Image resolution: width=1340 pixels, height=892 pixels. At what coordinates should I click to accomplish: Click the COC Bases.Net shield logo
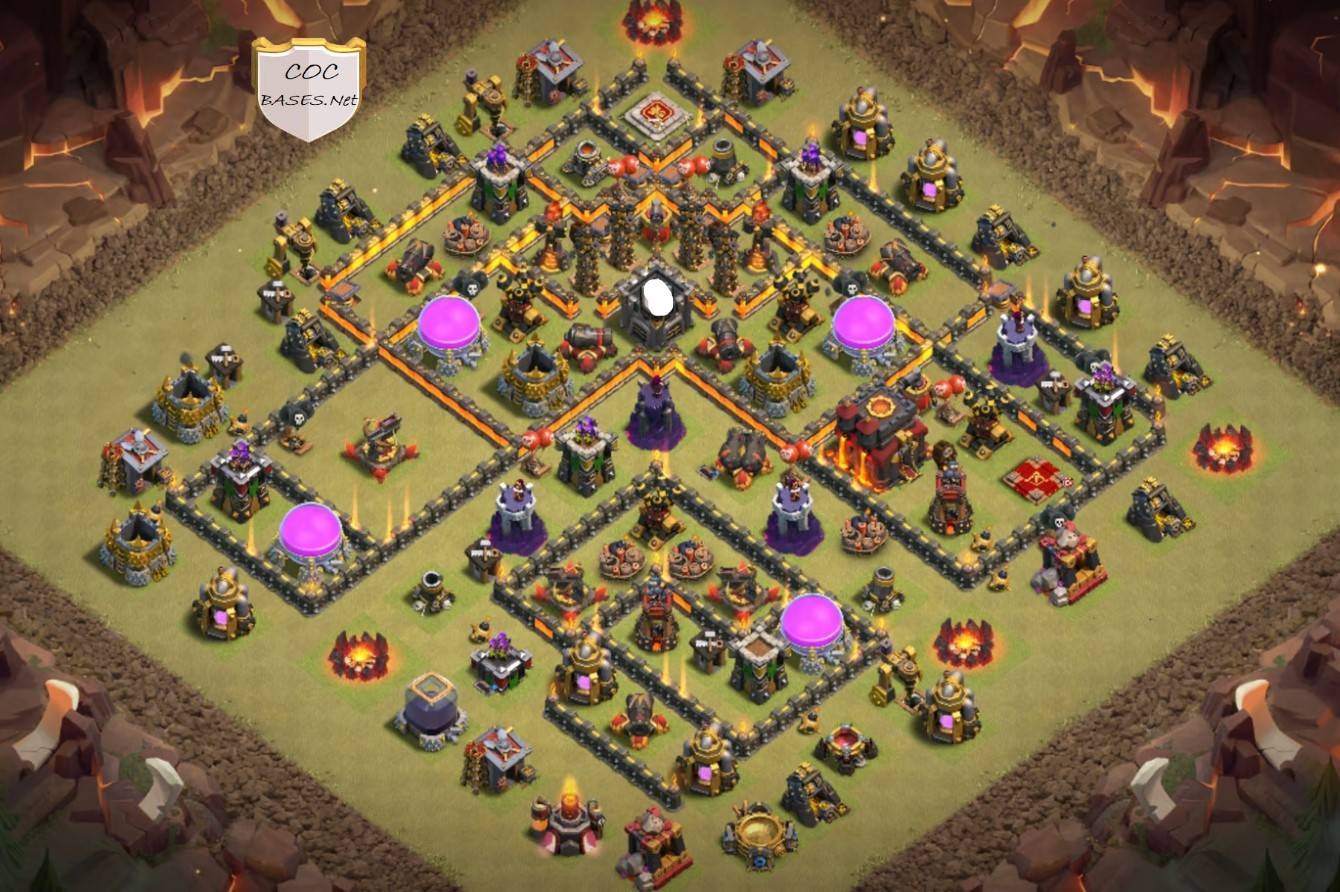coord(308,88)
